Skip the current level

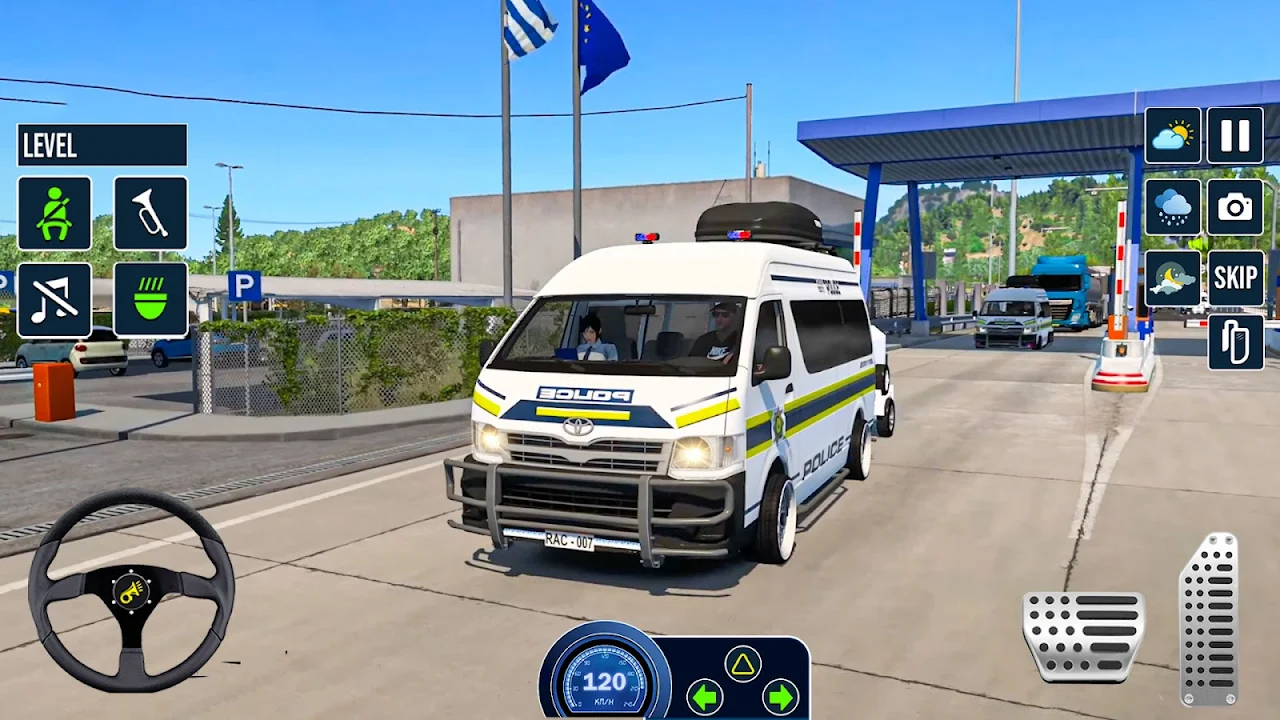[x=1235, y=279]
